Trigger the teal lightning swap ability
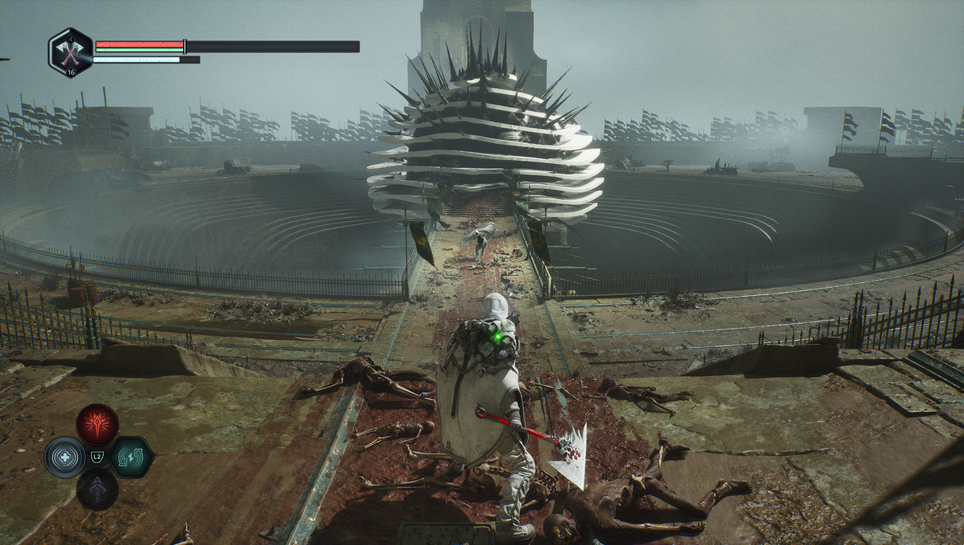Screen dimensions: 964x545 (131, 457)
